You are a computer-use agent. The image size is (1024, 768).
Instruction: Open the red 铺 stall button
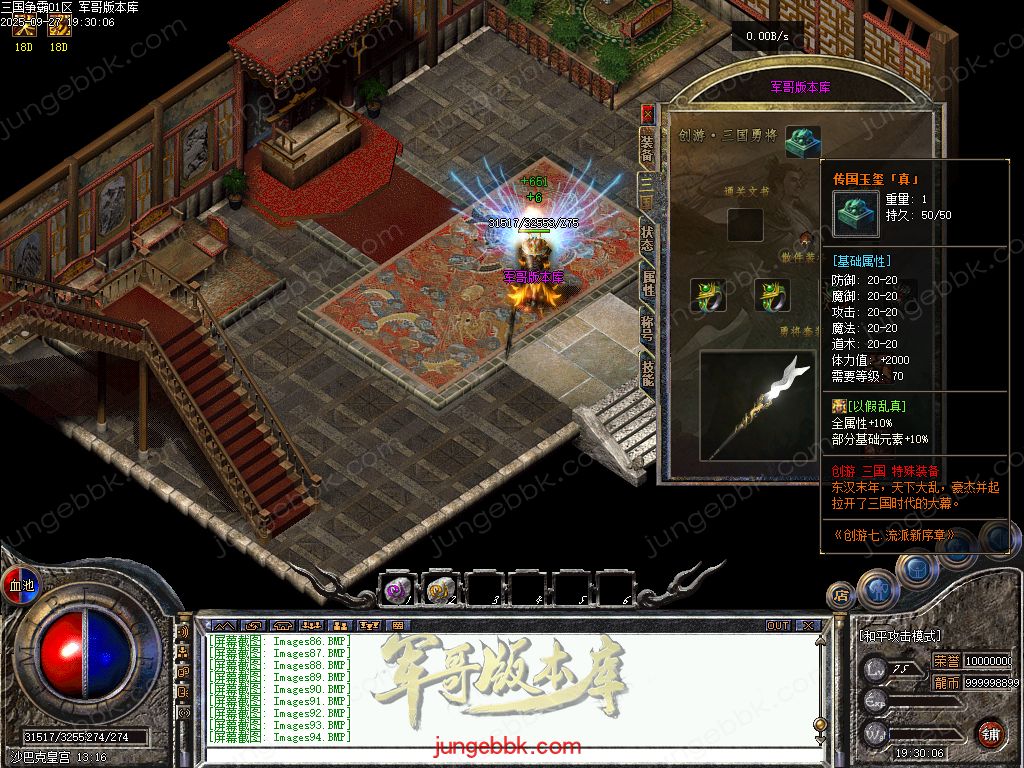(x=991, y=732)
